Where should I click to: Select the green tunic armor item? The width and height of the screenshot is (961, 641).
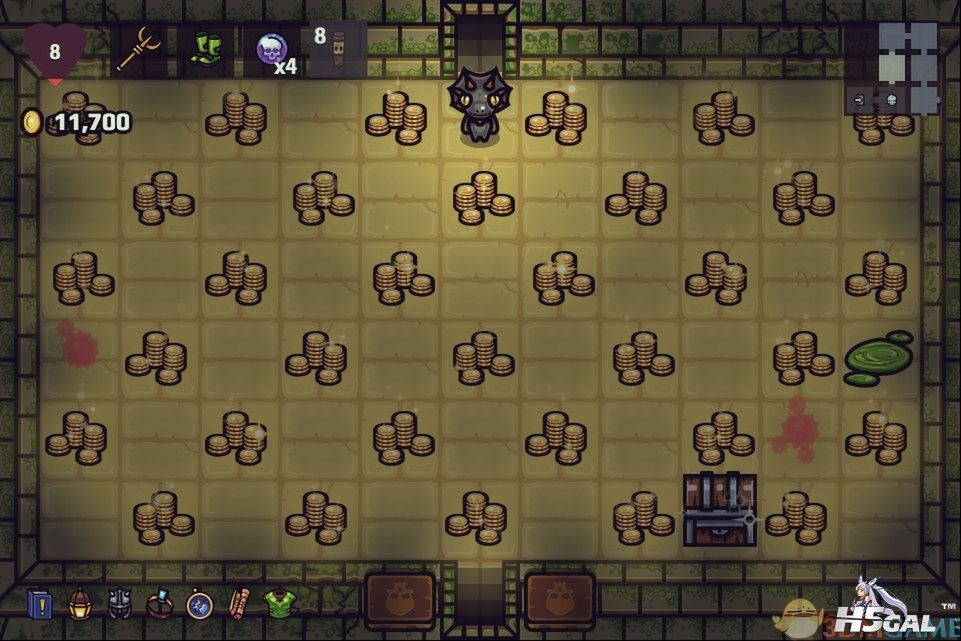[x=279, y=604]
